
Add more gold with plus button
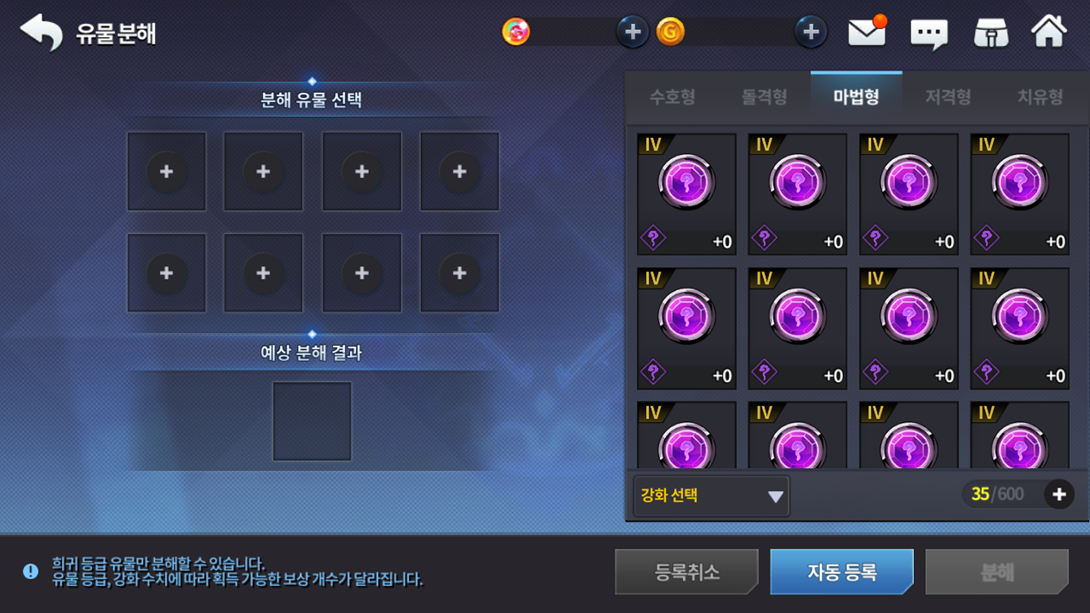click(810, 32)
